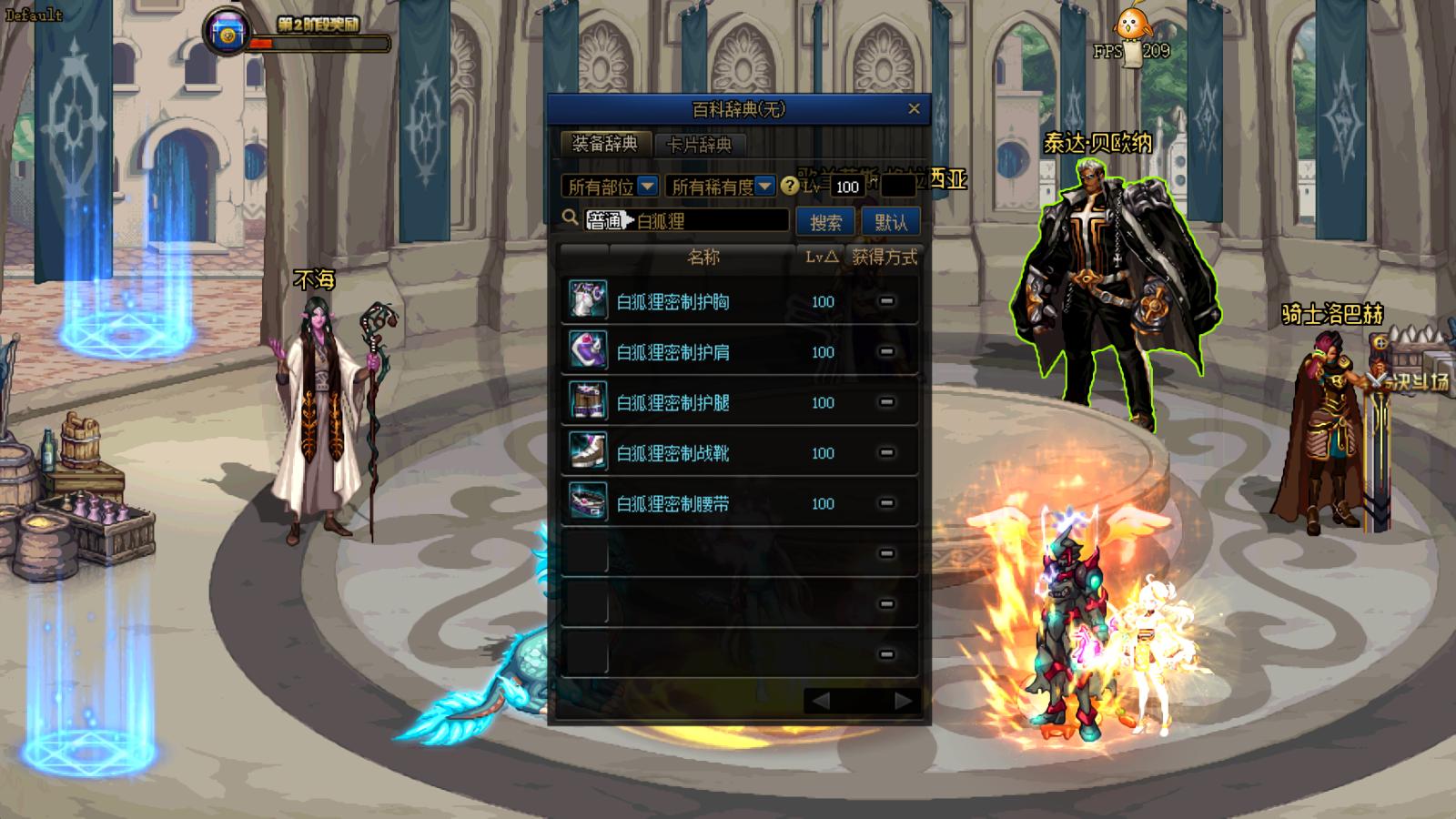This screenshot has height=819, width=1456.
Task: Go to the next page with right arrow
Action: click(903, 701)
